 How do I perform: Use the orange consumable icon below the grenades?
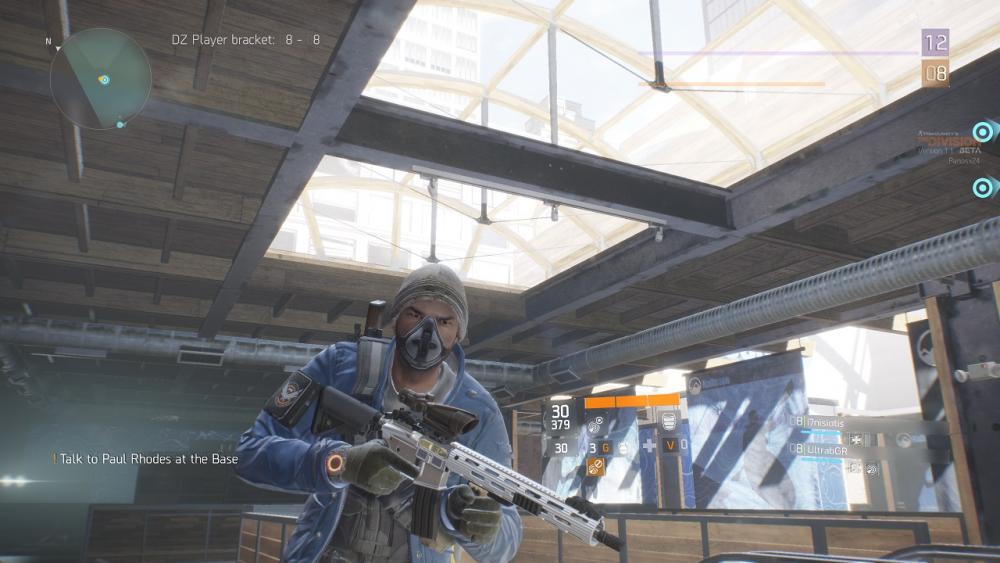coord(595,466)
